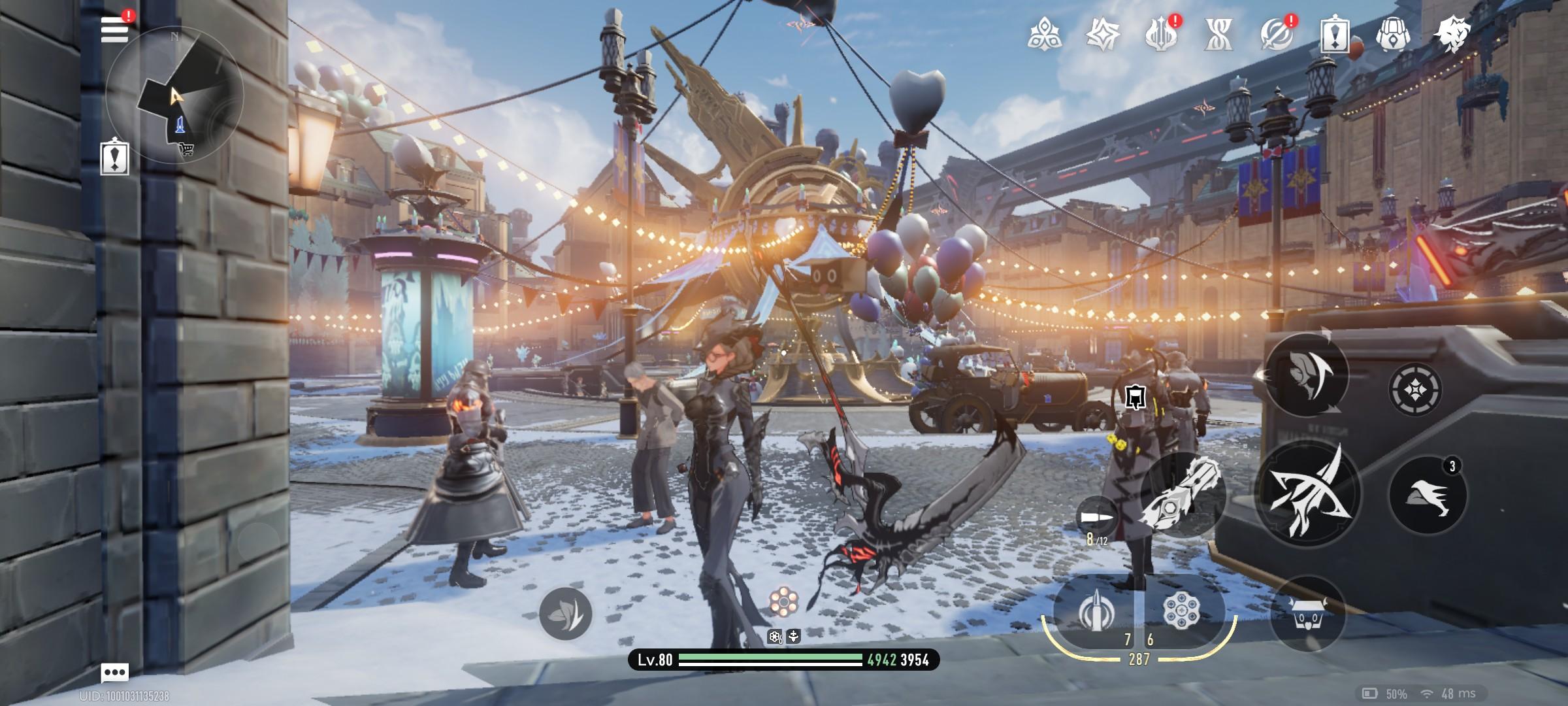The image size is (1568, 706).
Task: Open the chat speech bubble
Action: point(115,672)
